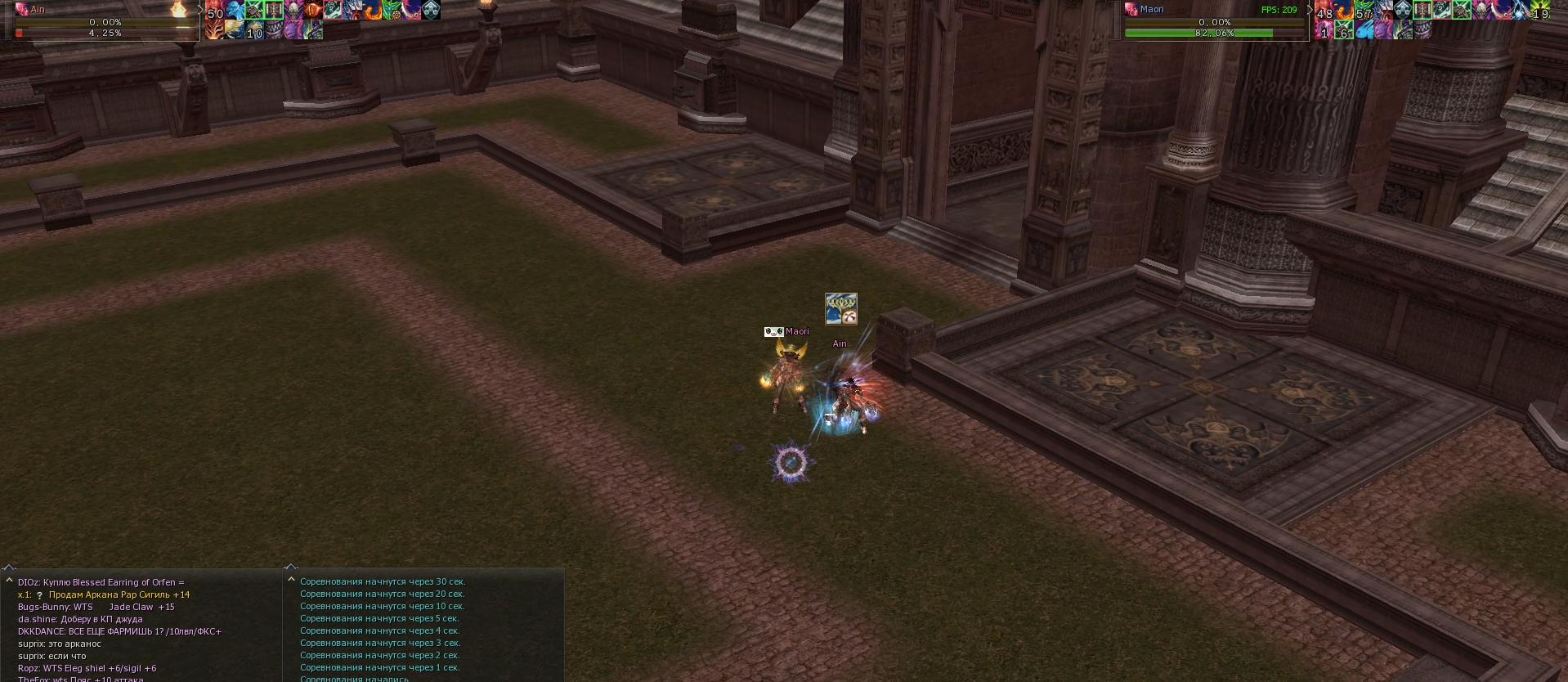
Task: Click the blue rabbit buff icon on Maori's row
Action: [1366, 31]
